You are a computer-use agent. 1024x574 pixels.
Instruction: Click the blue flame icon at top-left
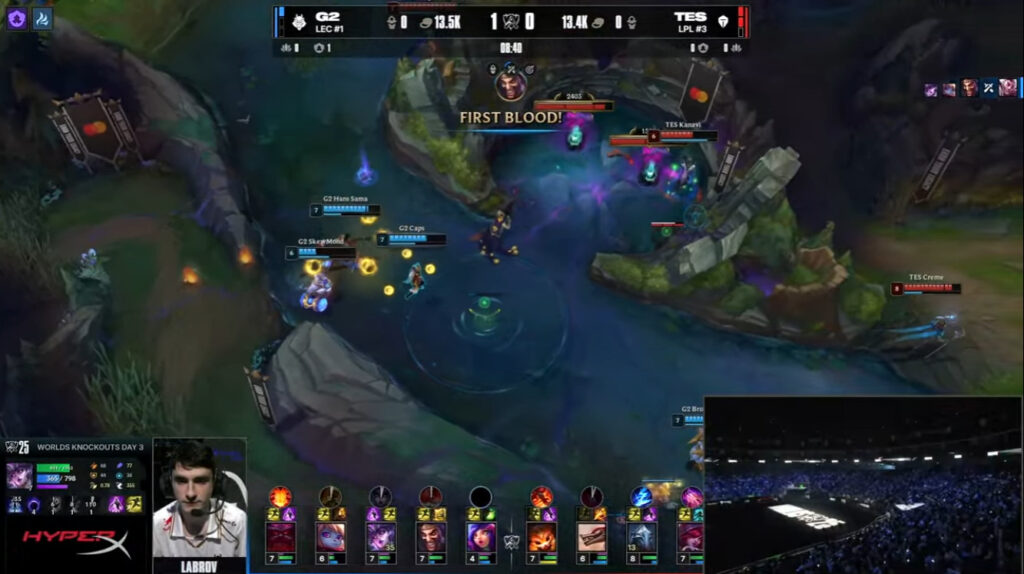[x=42, y=18]
